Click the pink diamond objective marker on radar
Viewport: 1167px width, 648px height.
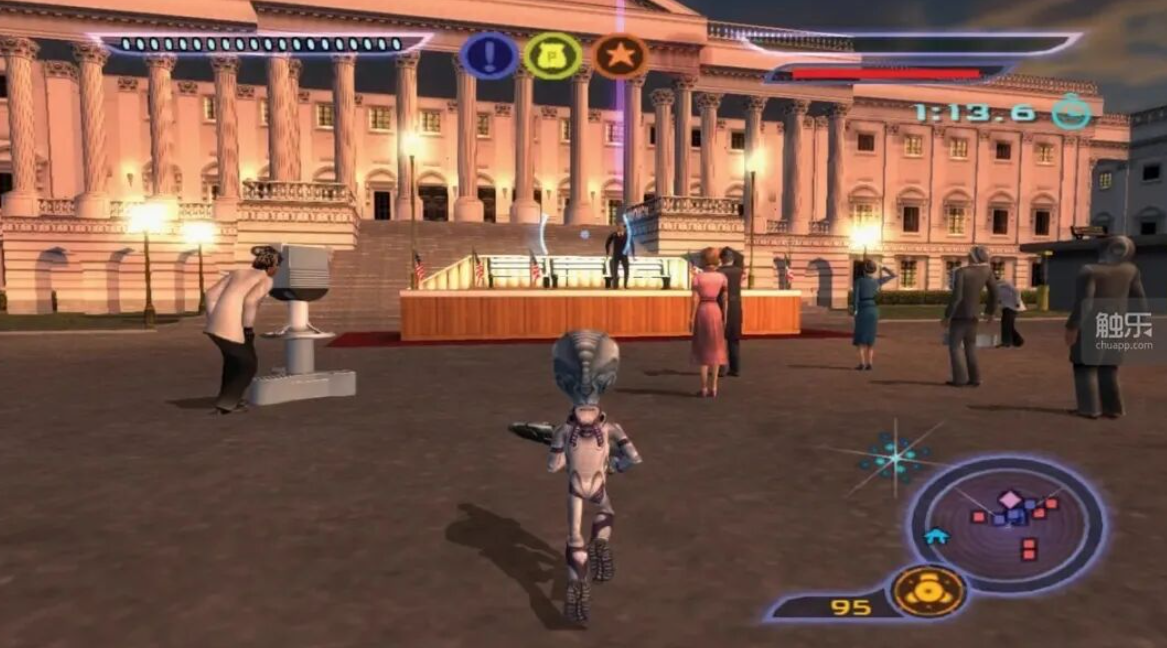pos(1011,499)
